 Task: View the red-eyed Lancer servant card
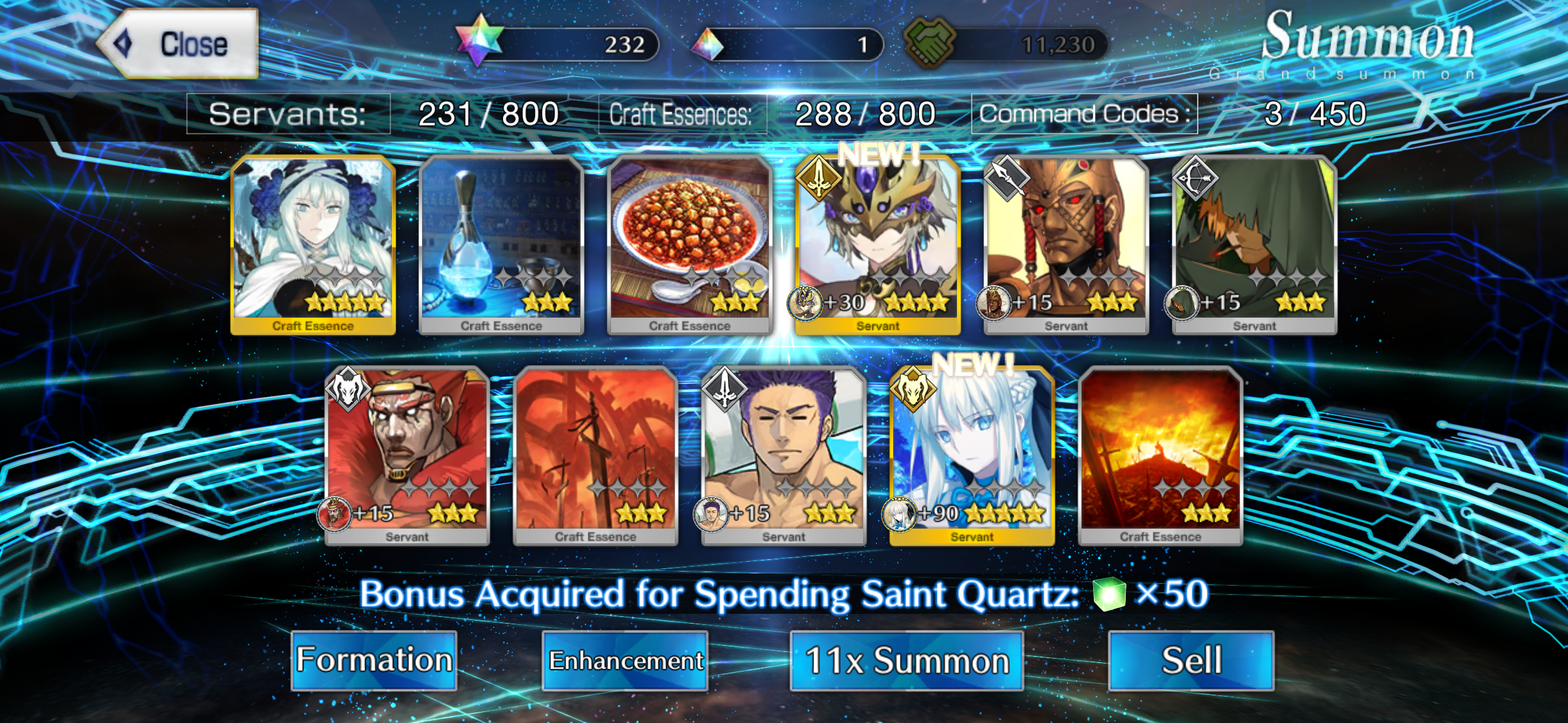[x=1066, y=245]
